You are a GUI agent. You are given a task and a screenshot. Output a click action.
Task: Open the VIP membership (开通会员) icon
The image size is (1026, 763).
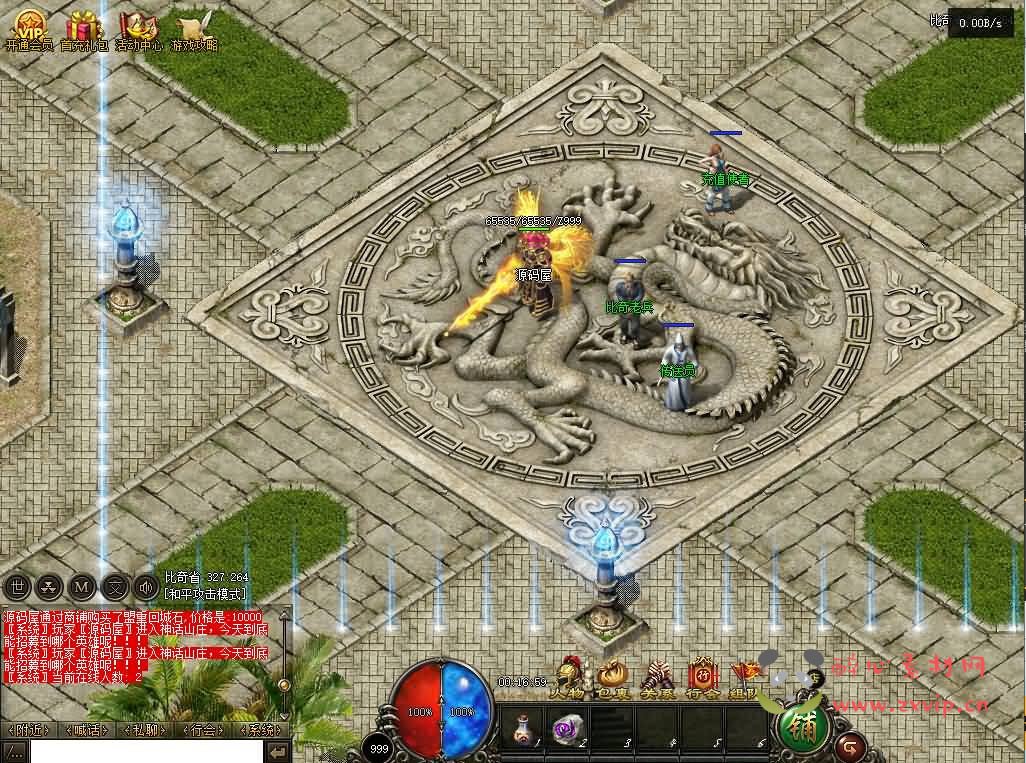click(x=28, y=27)
